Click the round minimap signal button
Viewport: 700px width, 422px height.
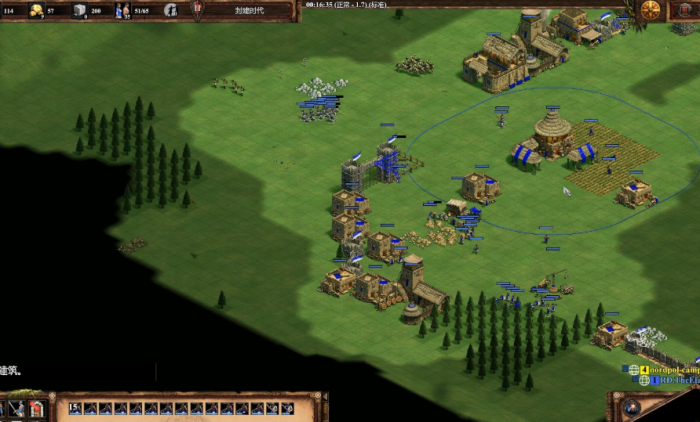click(631, 408)
